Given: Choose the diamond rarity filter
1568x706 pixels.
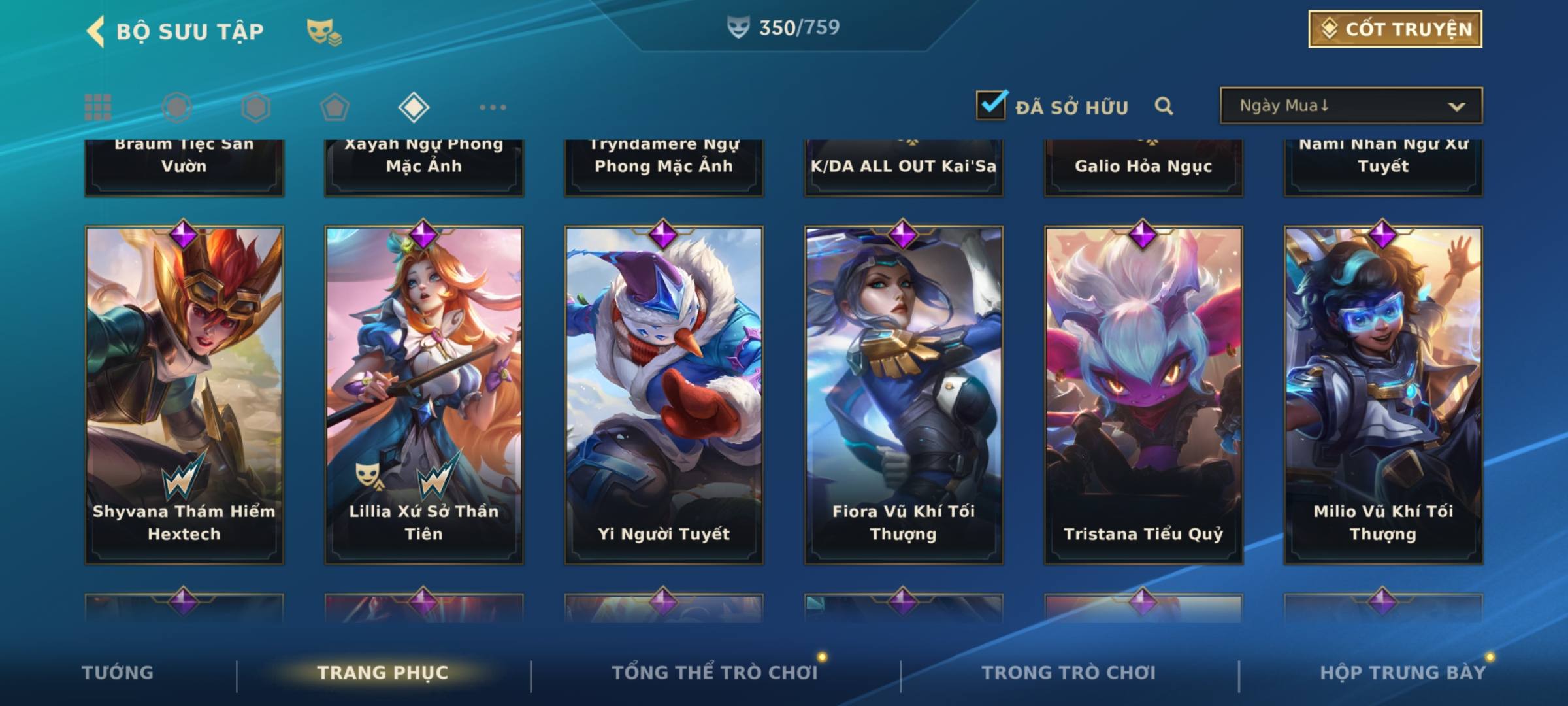Looking at the screenshot, I should pos(414,107).
